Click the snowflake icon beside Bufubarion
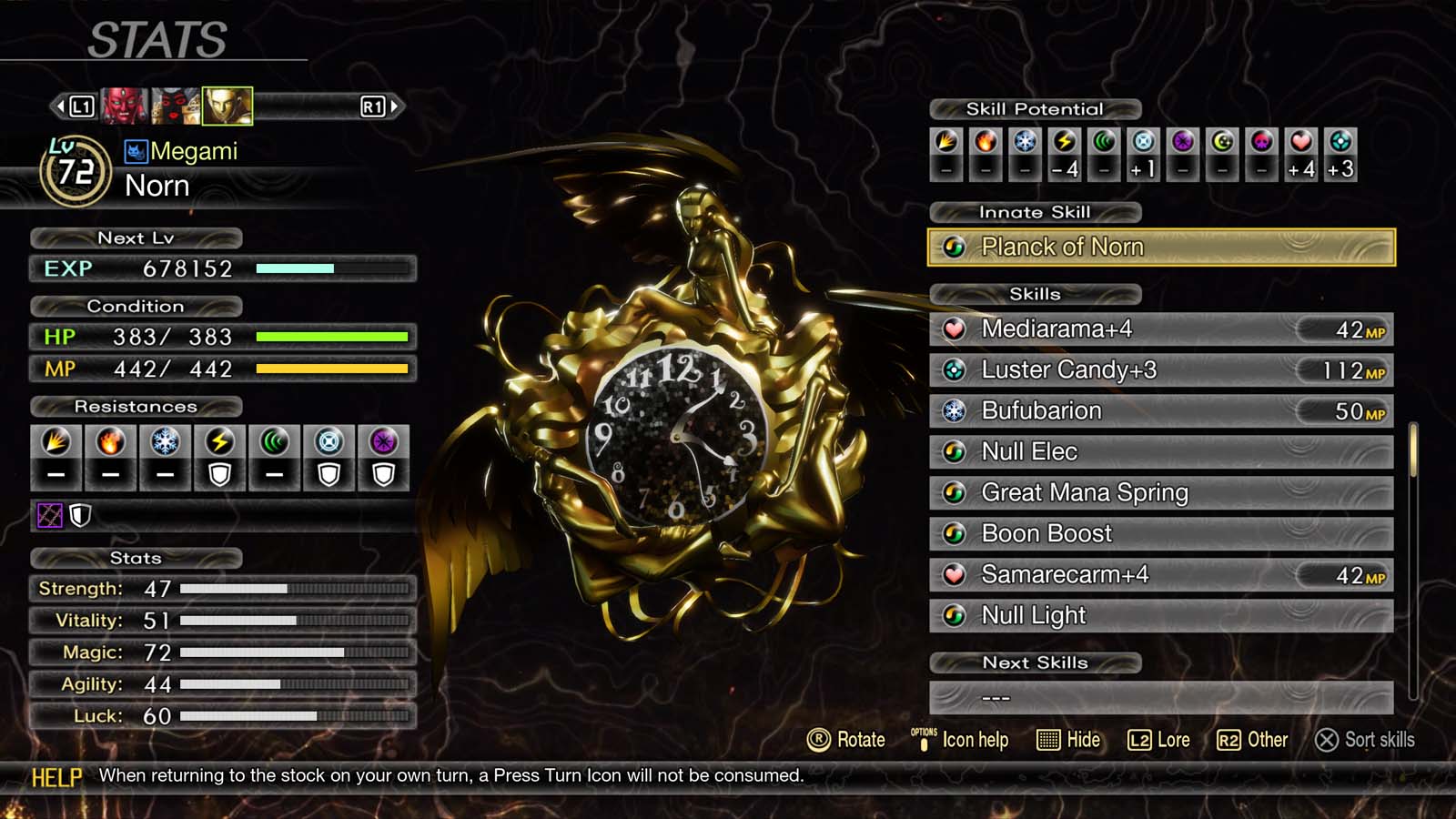The width and height of the screenshot is (1456, 819). point(954,410)
